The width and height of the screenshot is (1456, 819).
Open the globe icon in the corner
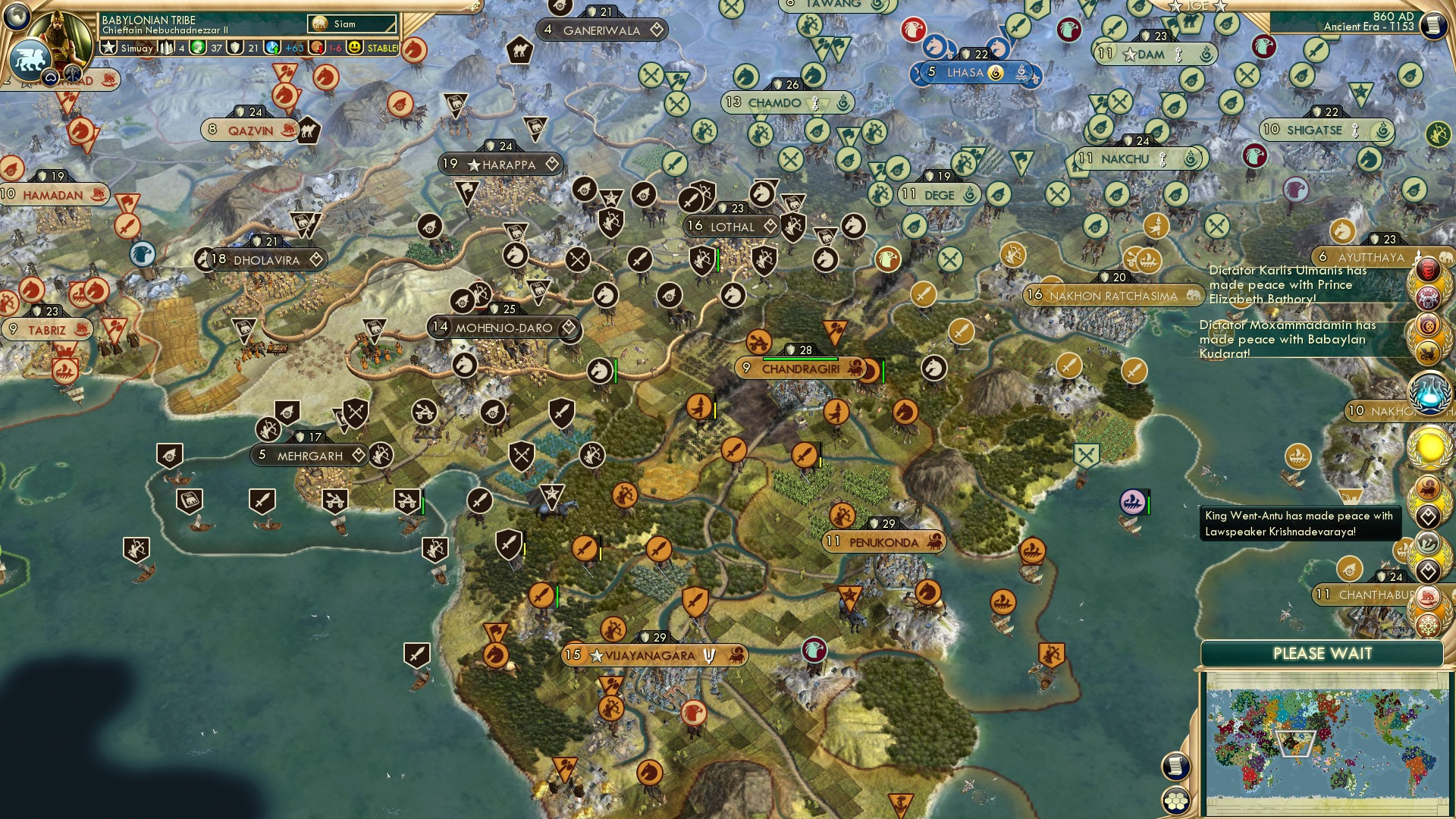point(15,14)
